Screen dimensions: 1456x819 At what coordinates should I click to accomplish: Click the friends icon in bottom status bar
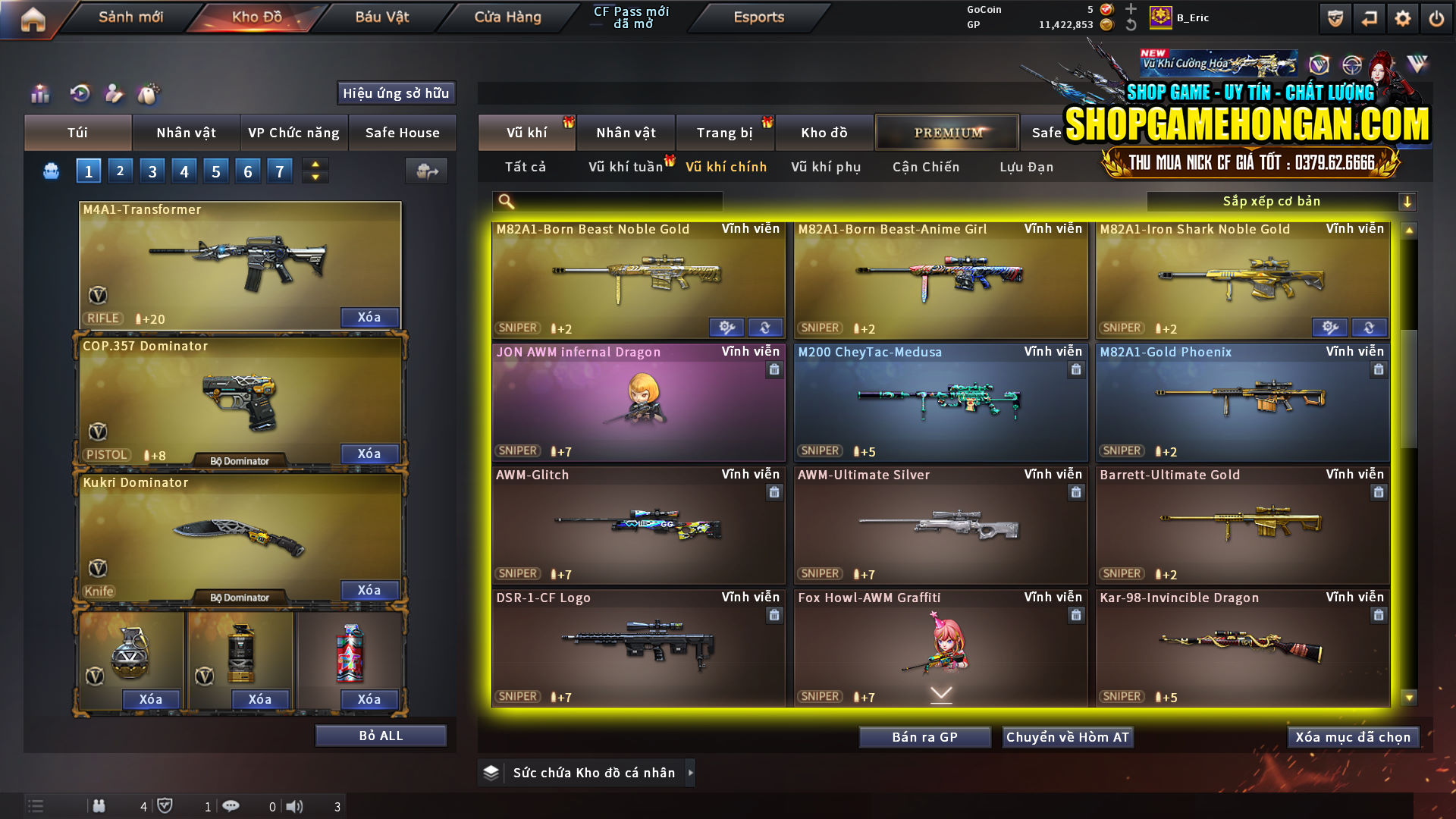pyautogui.click(x=99, y=806)
